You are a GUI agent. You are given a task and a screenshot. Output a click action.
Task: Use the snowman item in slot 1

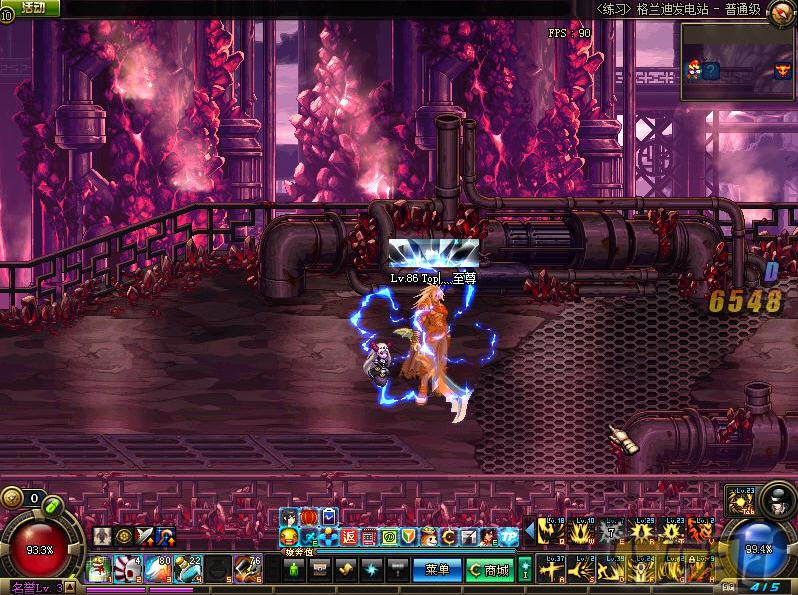[x=98, y=569]
